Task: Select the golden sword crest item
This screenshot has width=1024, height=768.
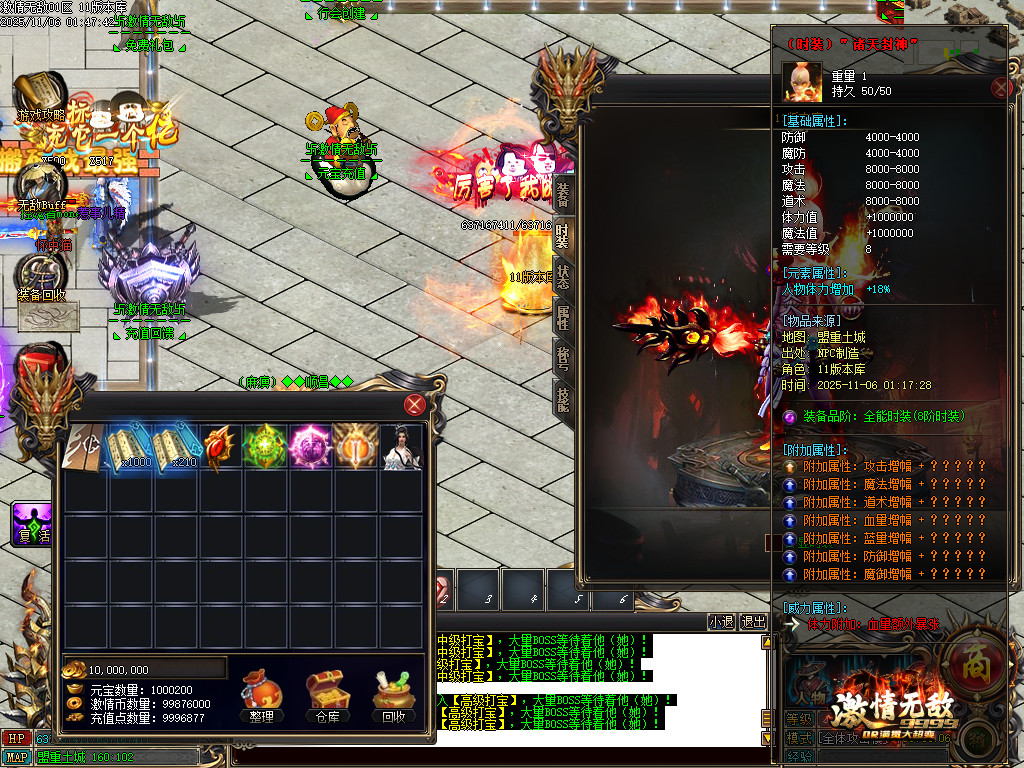Action: click(x=356, y=447)
